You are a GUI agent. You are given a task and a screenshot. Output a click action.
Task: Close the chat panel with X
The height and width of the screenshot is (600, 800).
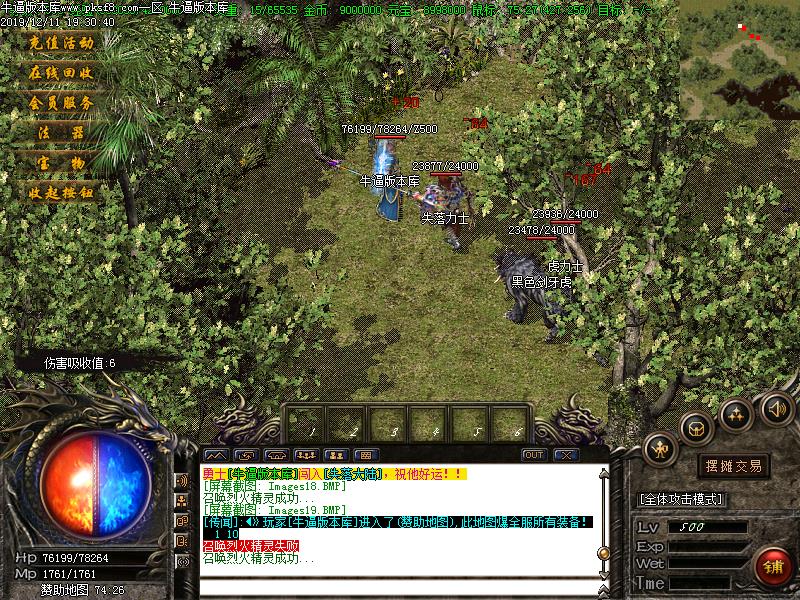pyautogui.click(x=566, y=455)
